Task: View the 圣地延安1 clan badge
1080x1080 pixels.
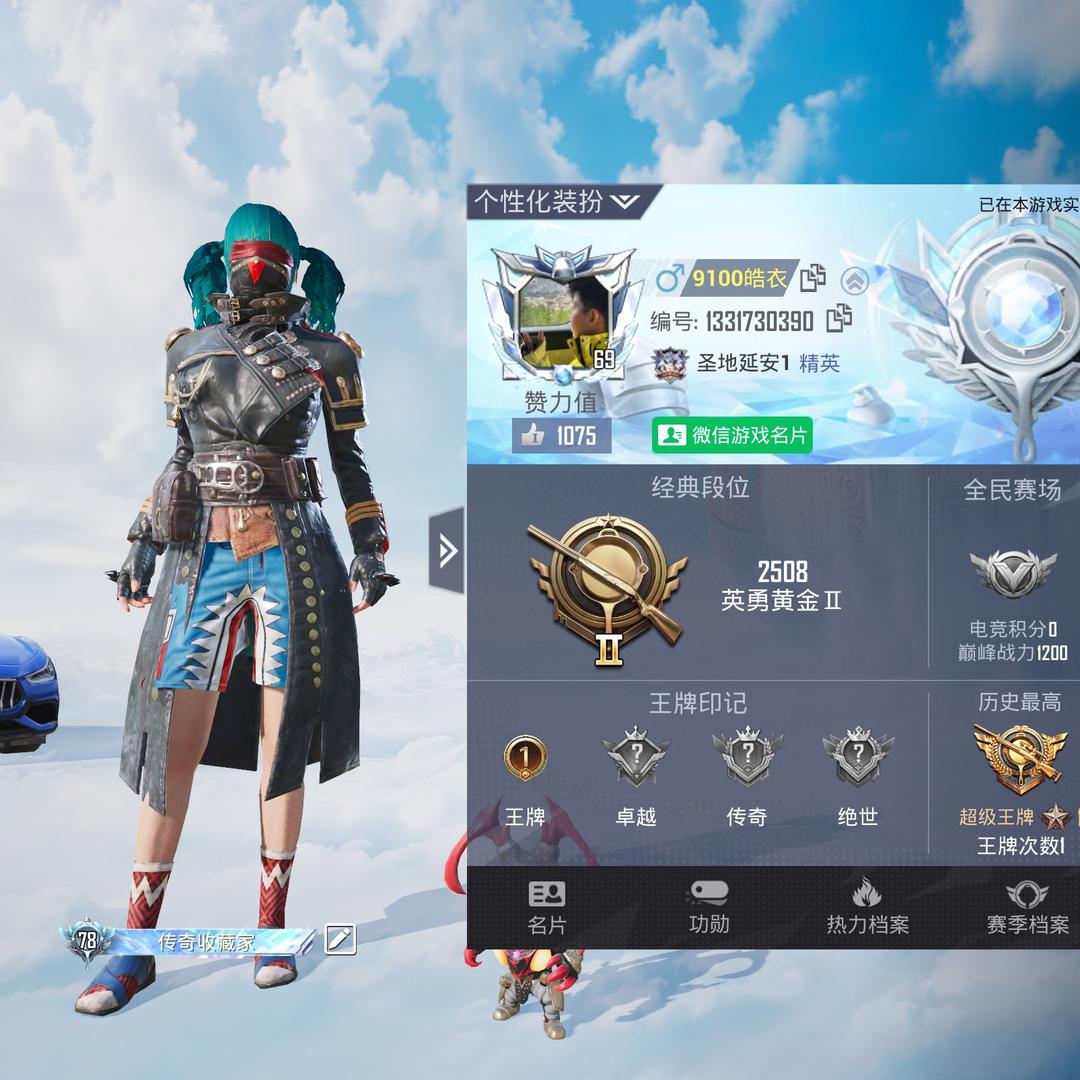Action: [670, 364]
